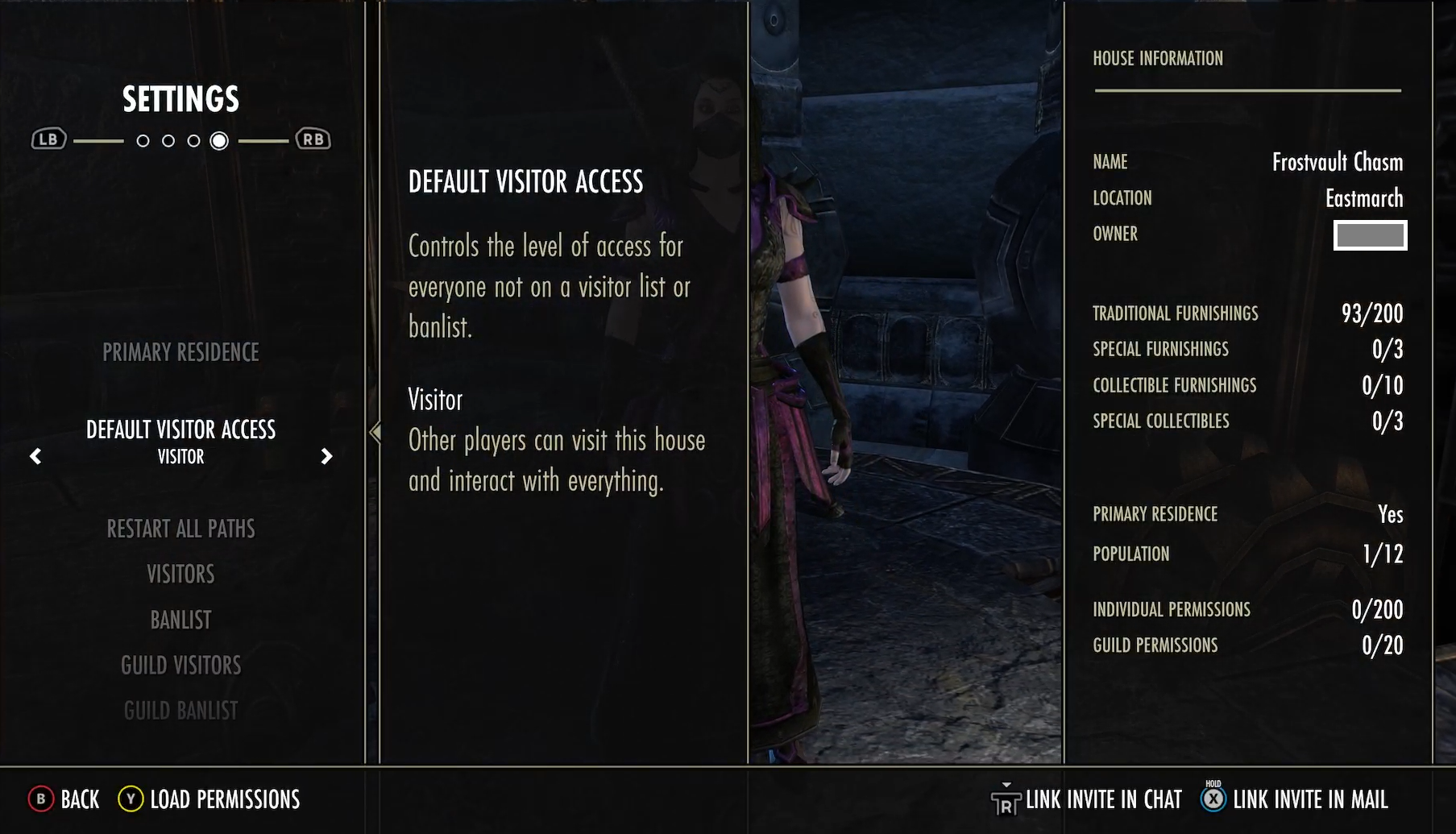
Task: Select the second settings page dot
Action: click(x=168, y=139)
